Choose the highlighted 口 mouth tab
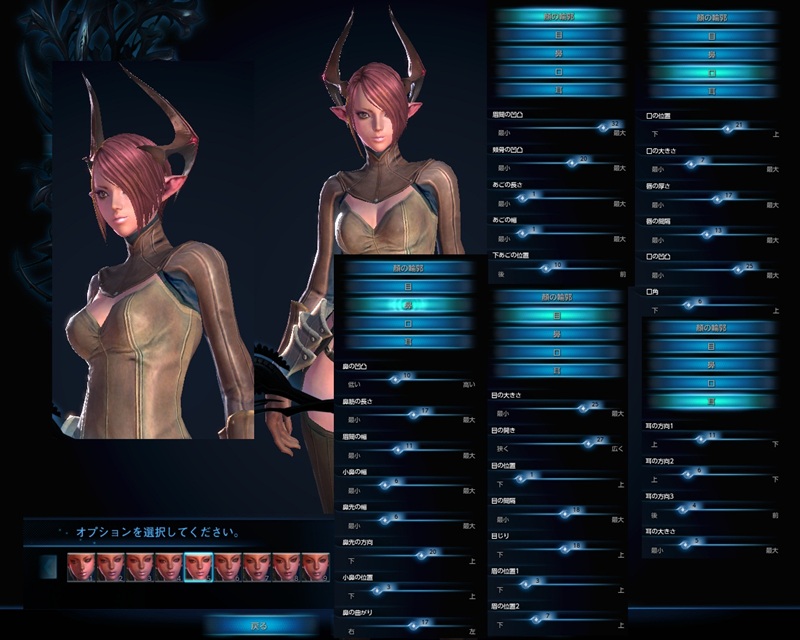The height and width of the screenshot is (640, 800). 710,73
